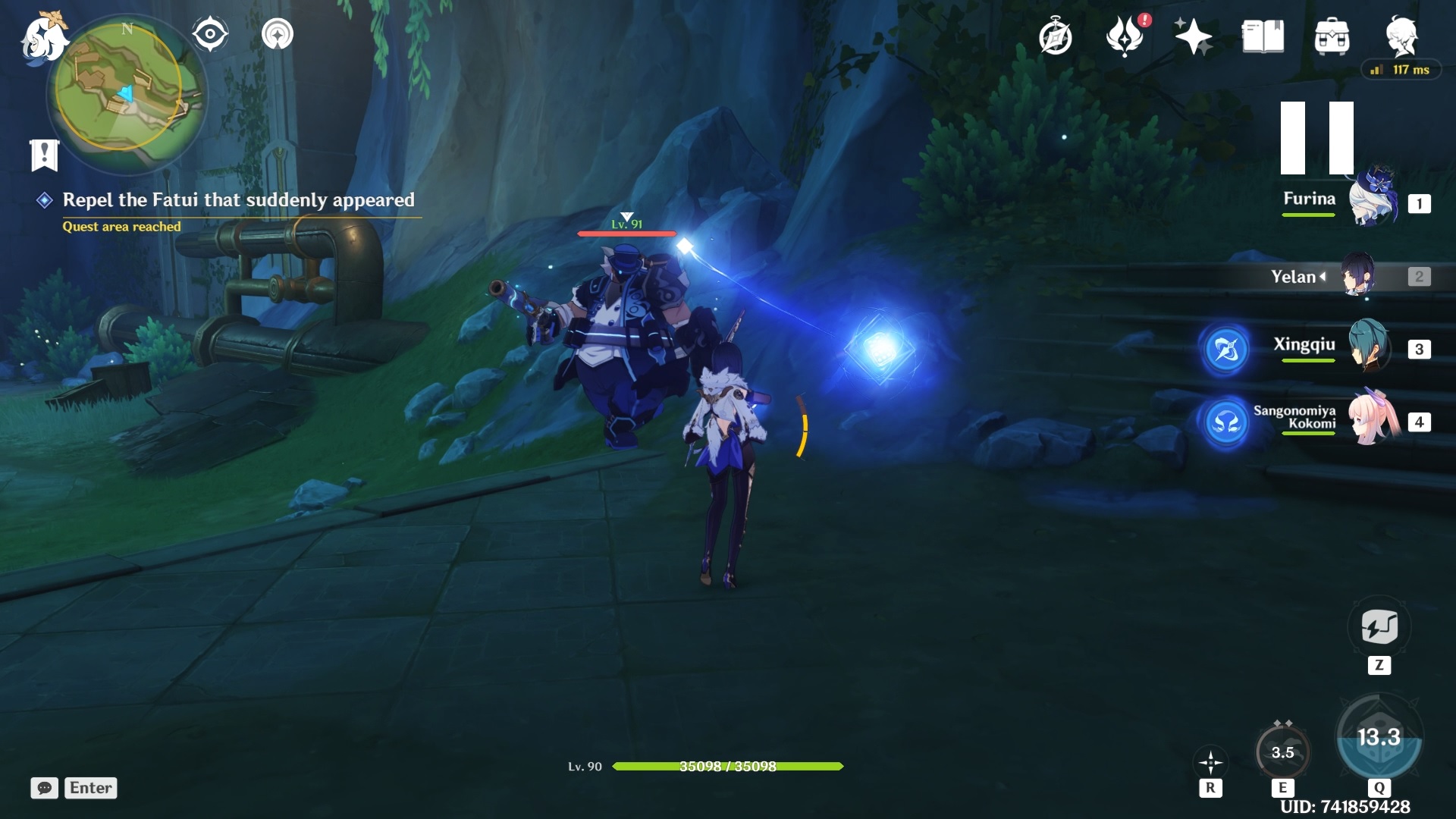Open the Inventory bag icon
1456x819 pixels.
coord(1333,36)
